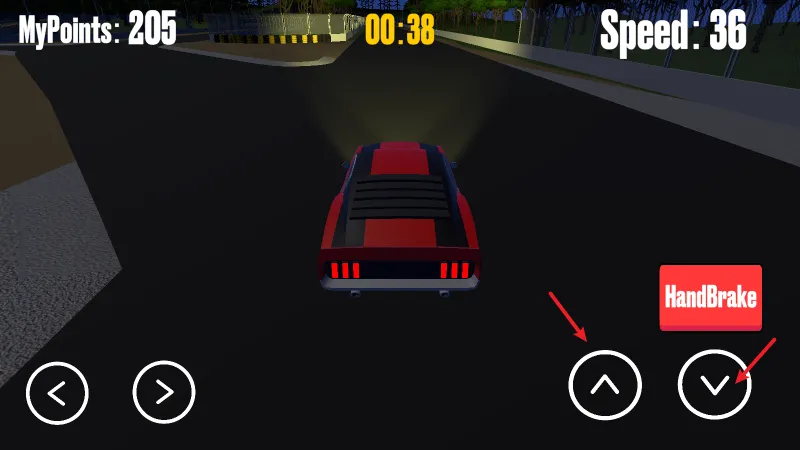The width and height of the screenshot is (800, 450).
Task: Tap the red HandBrake button
Action: coord(710,297)
